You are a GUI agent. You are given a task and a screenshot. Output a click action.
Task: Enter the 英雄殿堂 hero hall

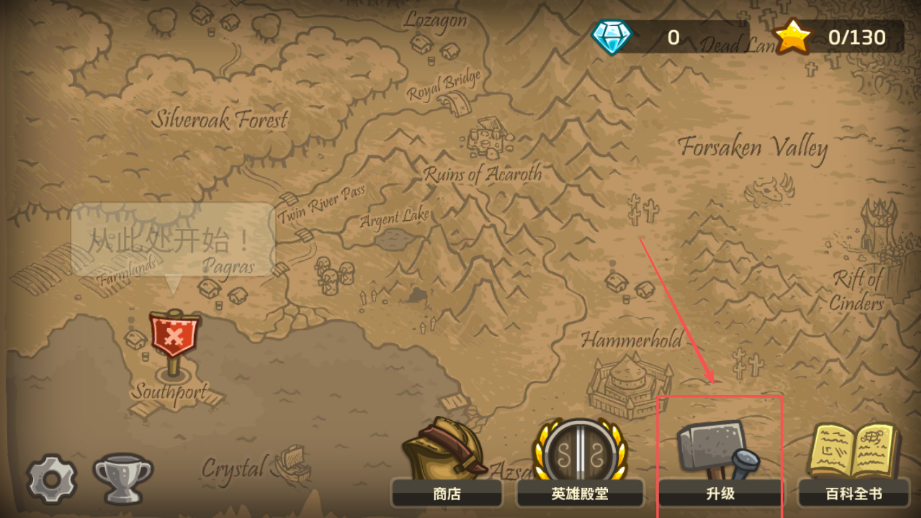coord(580,463)
